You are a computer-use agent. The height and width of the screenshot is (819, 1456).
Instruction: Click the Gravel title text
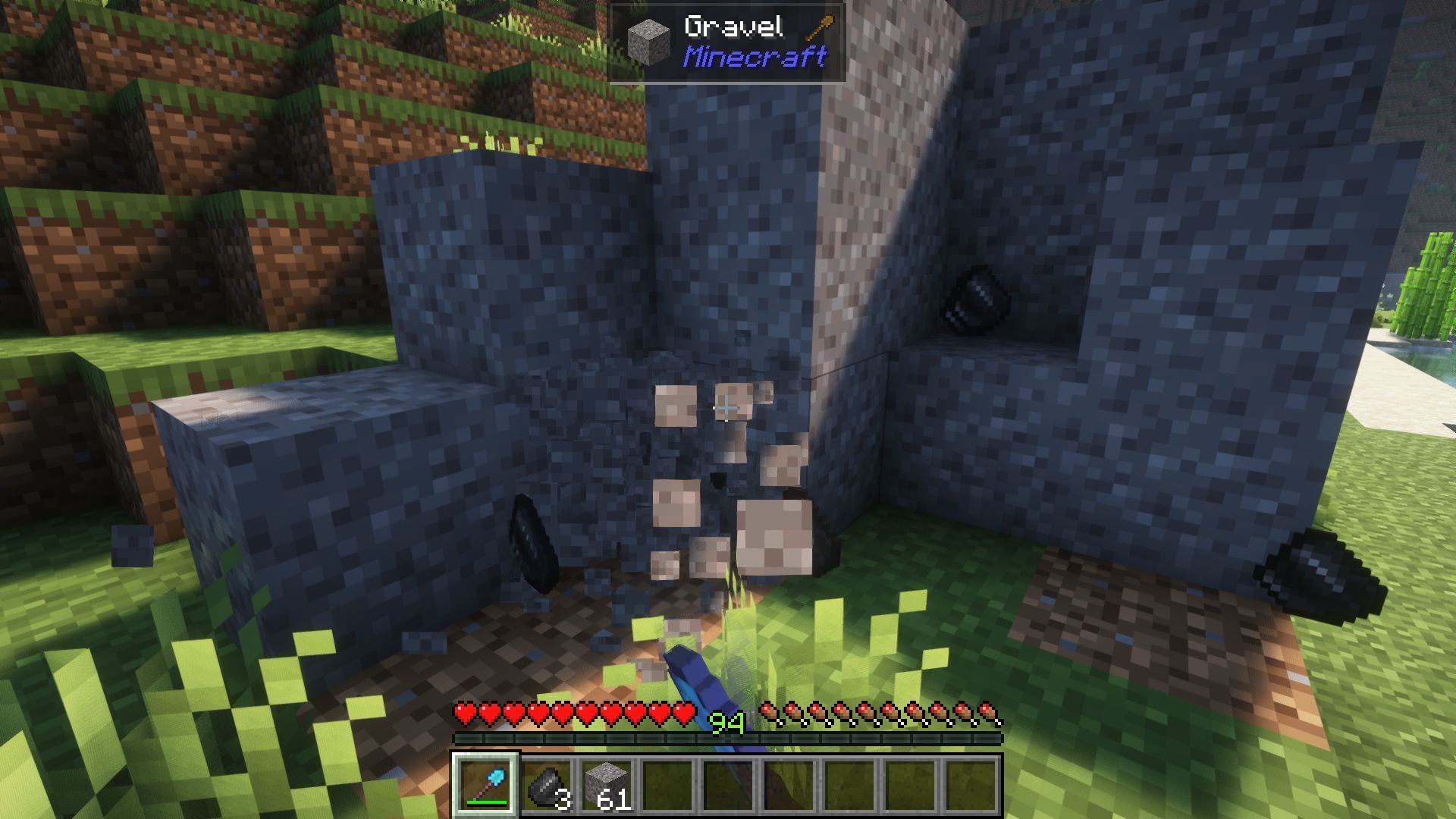click(x=733, y=27)
